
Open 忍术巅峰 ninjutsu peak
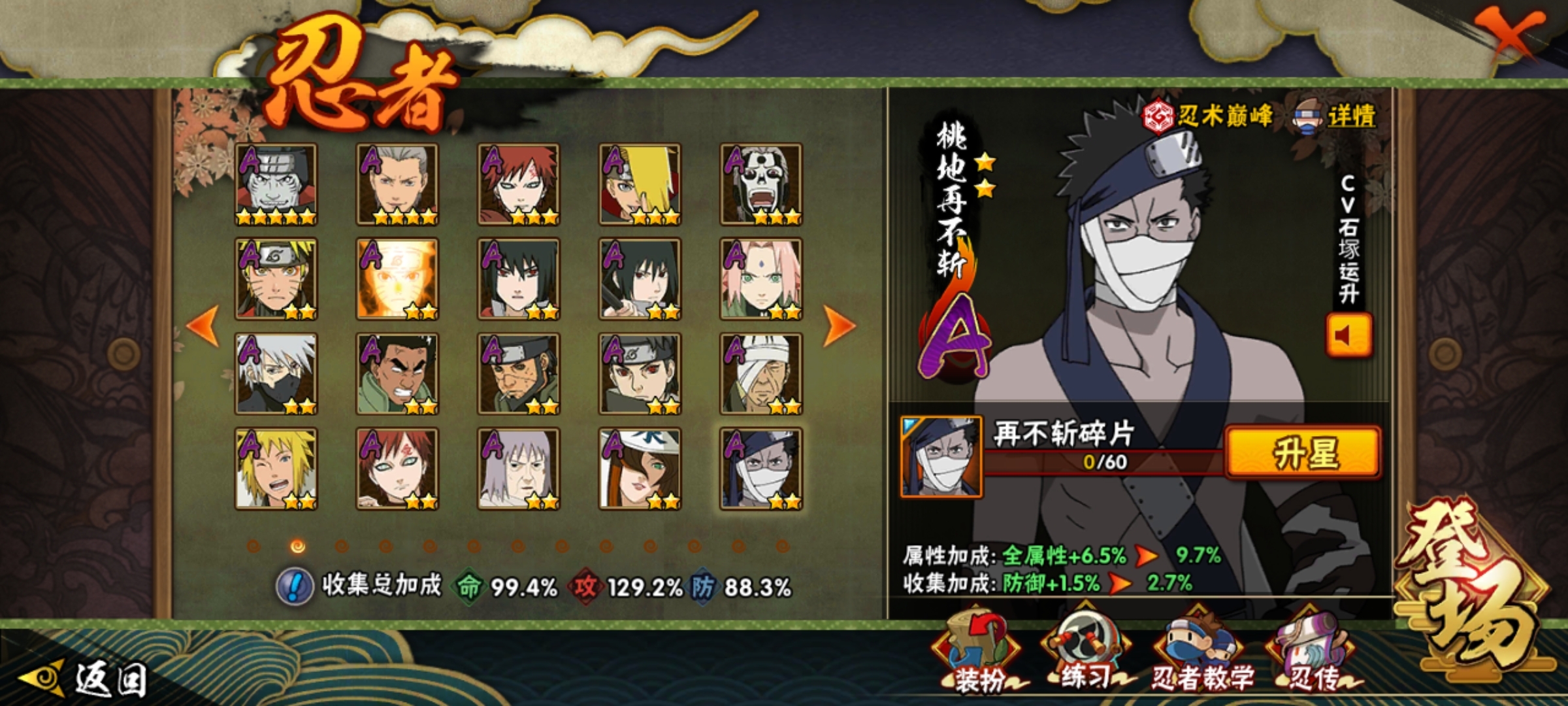[1209, 116]
